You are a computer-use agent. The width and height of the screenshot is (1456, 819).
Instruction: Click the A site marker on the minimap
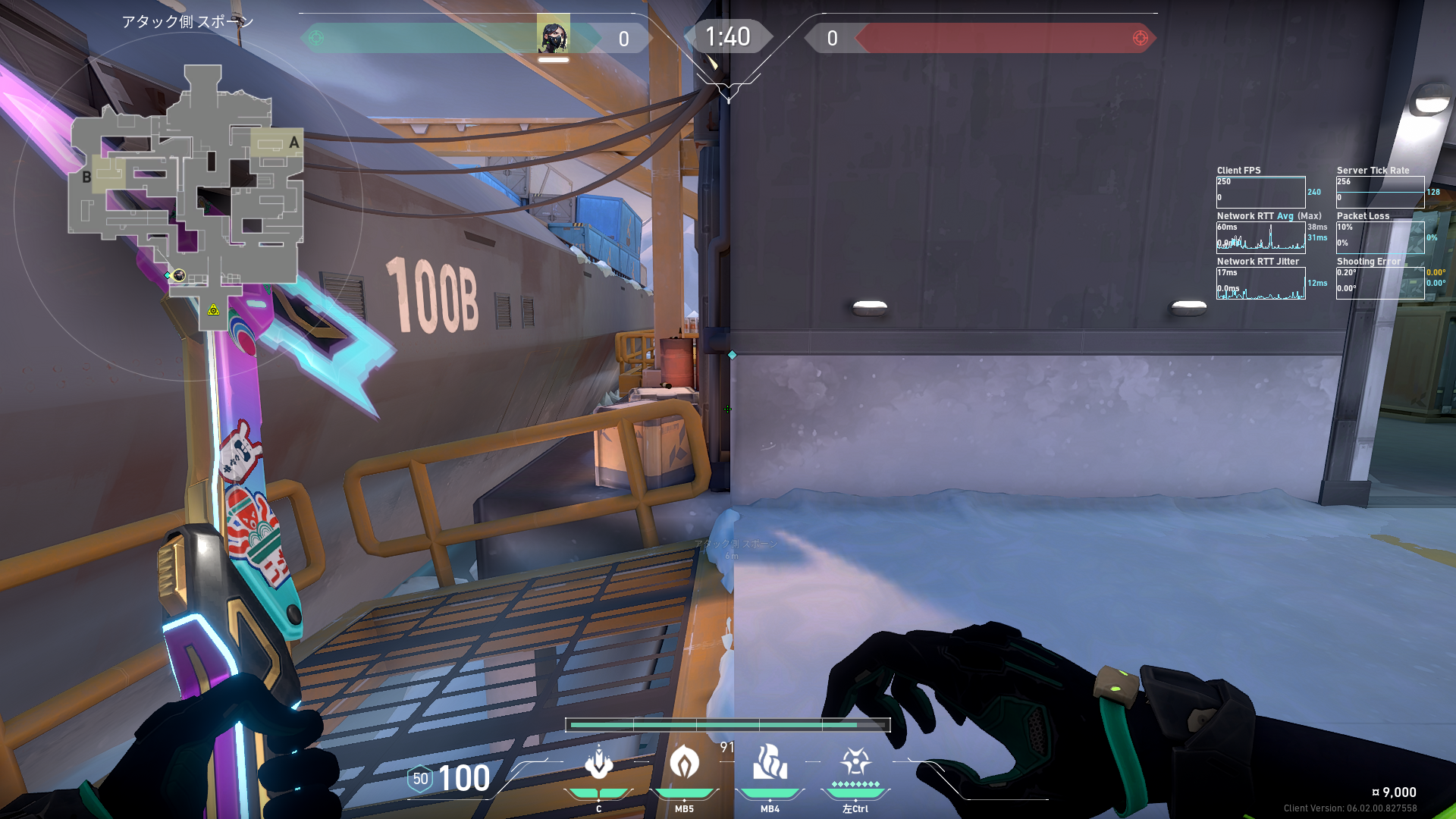coord(294,143)
